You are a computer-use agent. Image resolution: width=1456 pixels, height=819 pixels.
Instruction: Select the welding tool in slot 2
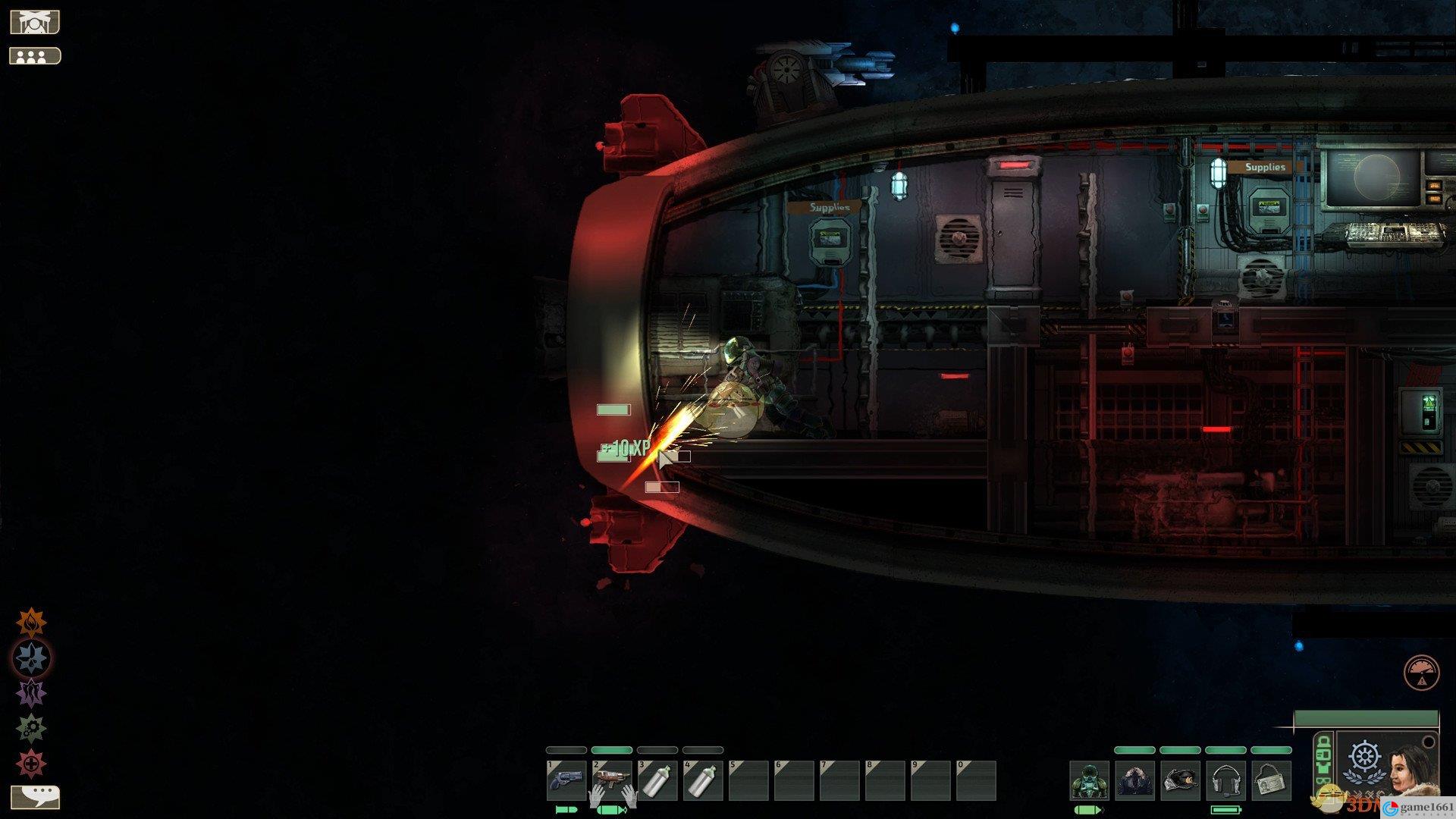coord(611,781)
